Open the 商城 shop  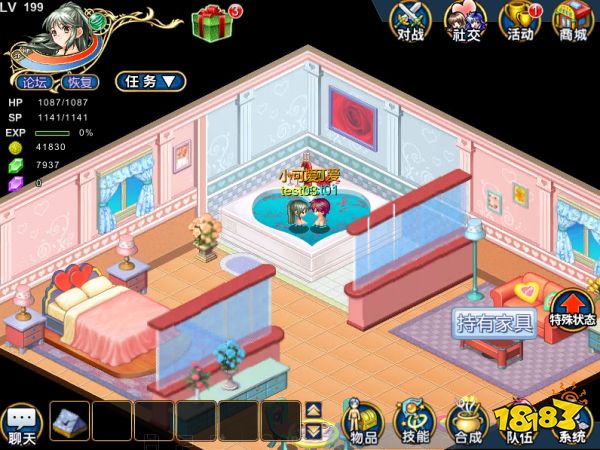click(x=574, y=21)
